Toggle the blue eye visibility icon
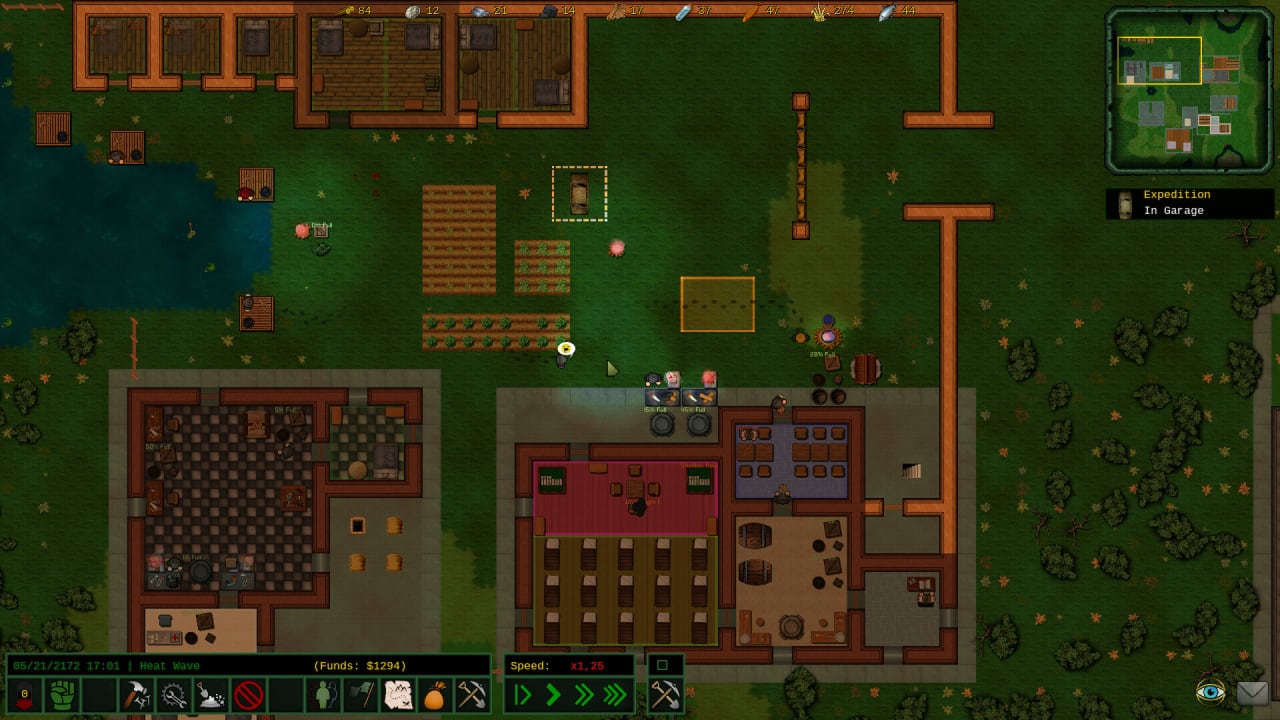1280x720 pixels. (x=1210, y=692)
